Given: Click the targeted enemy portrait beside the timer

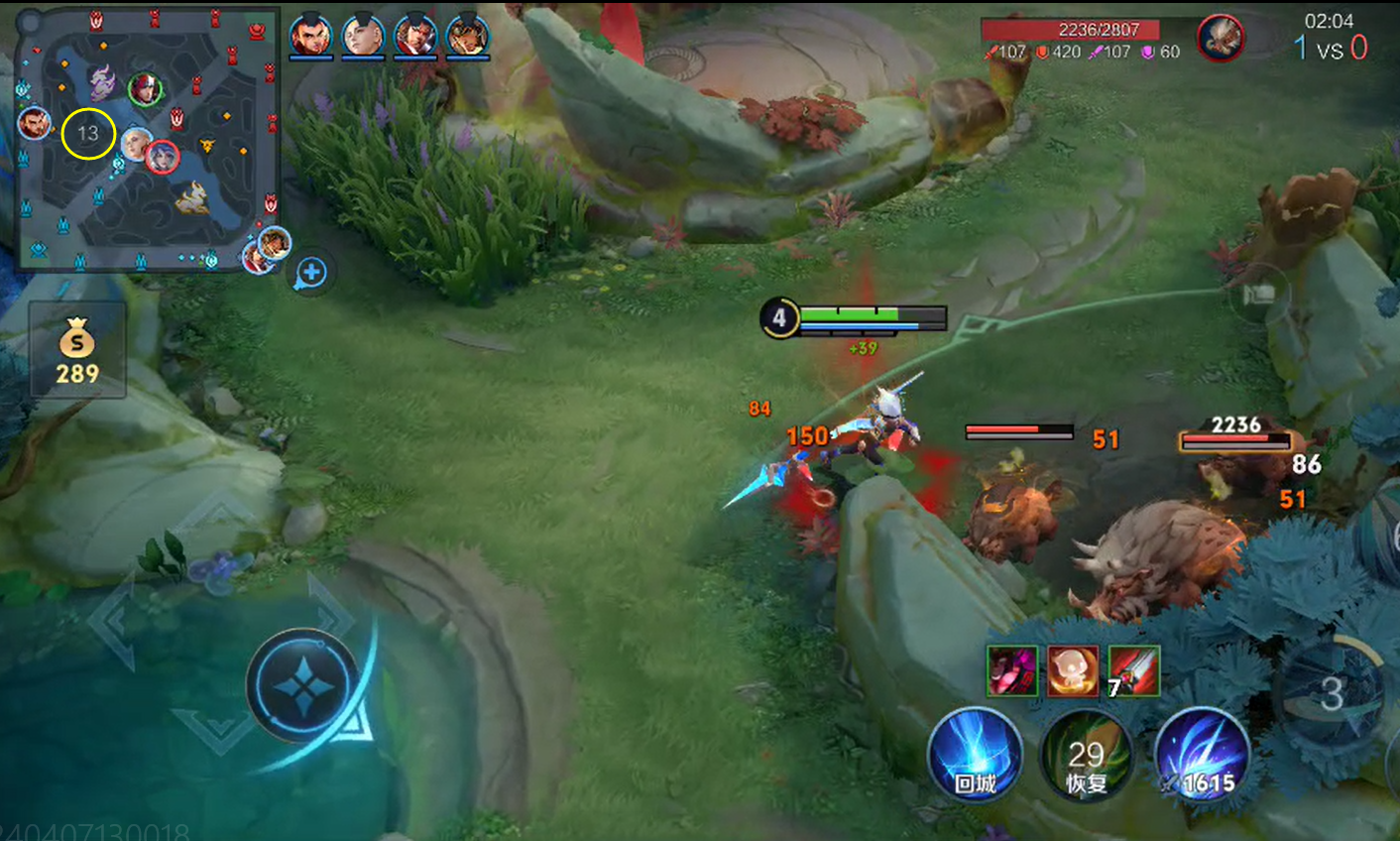Looking at the screenshot, I should [1220, 39].
